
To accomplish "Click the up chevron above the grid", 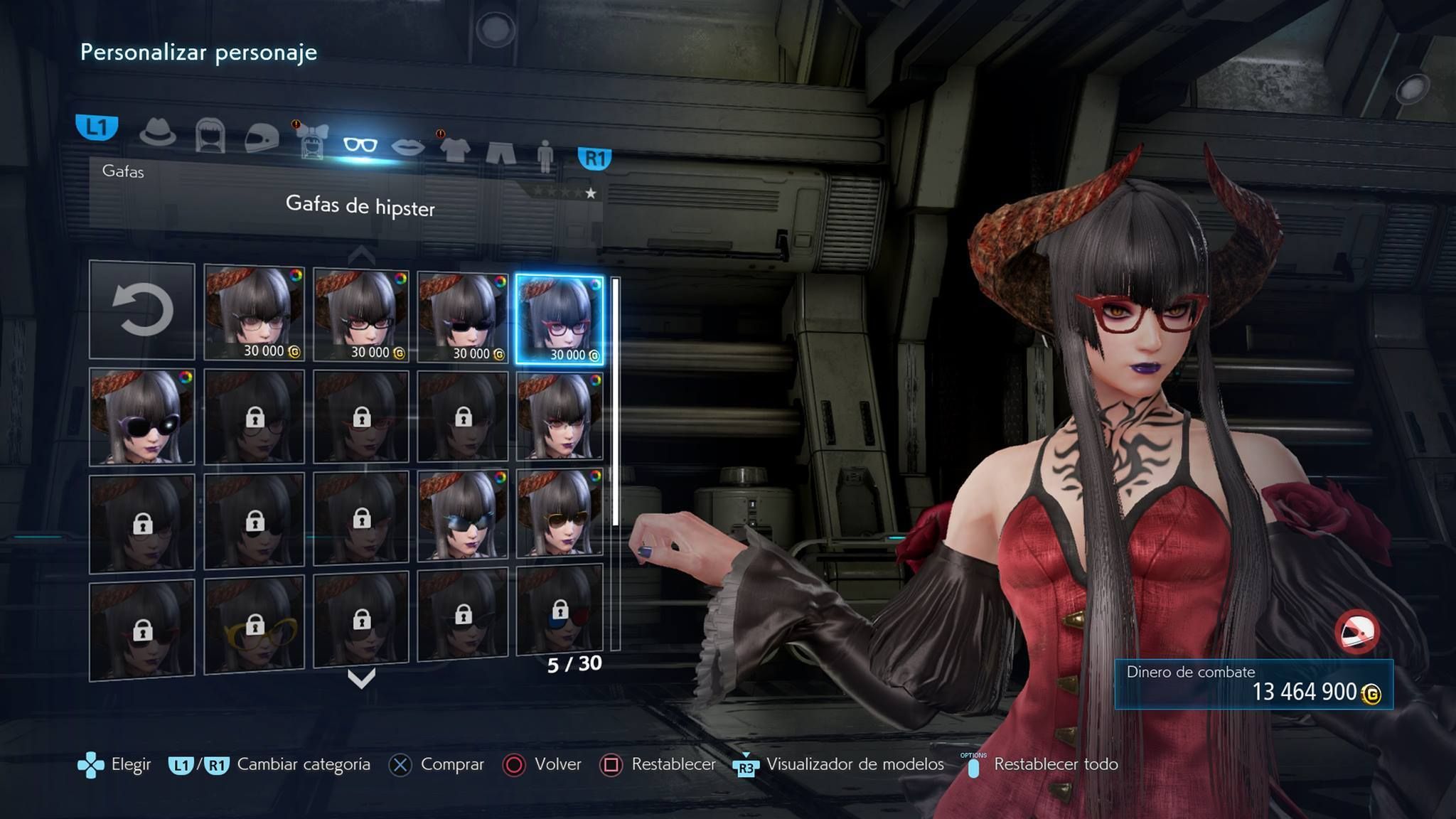I will click(x=361, y=255).
